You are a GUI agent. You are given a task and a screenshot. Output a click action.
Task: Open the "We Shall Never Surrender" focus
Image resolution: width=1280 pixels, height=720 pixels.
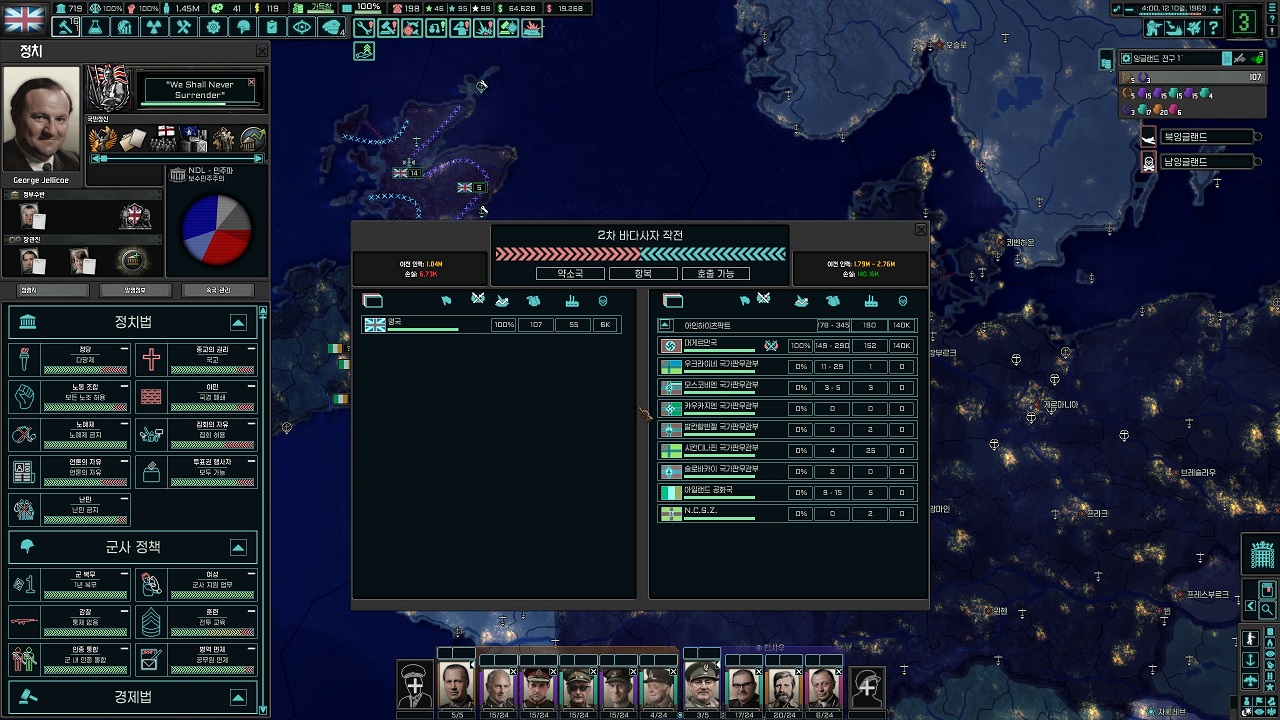(x=200, y=90)
